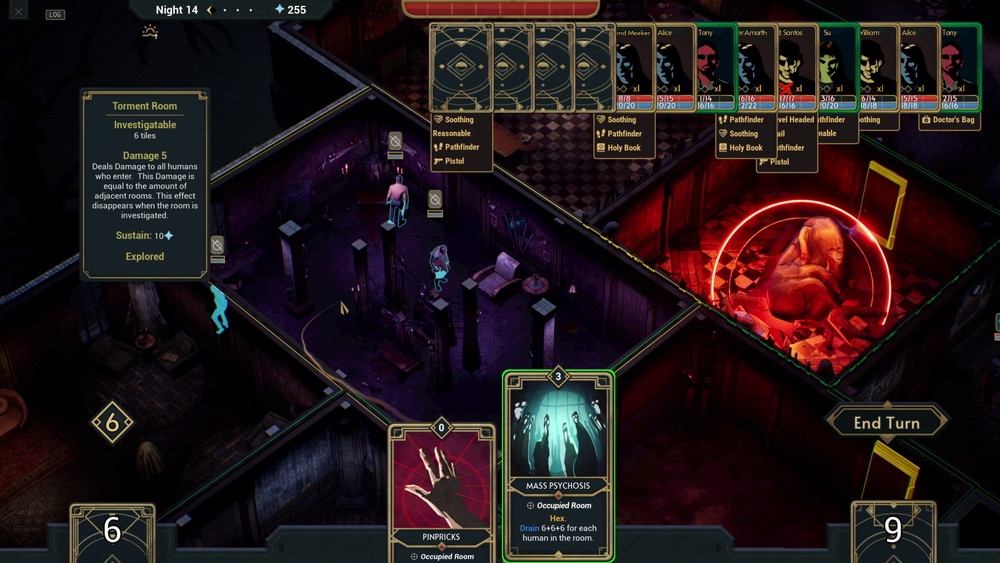1000x563 pixels.
Task: Select the Meeker human portrait card
Action: tap(633, 67)
